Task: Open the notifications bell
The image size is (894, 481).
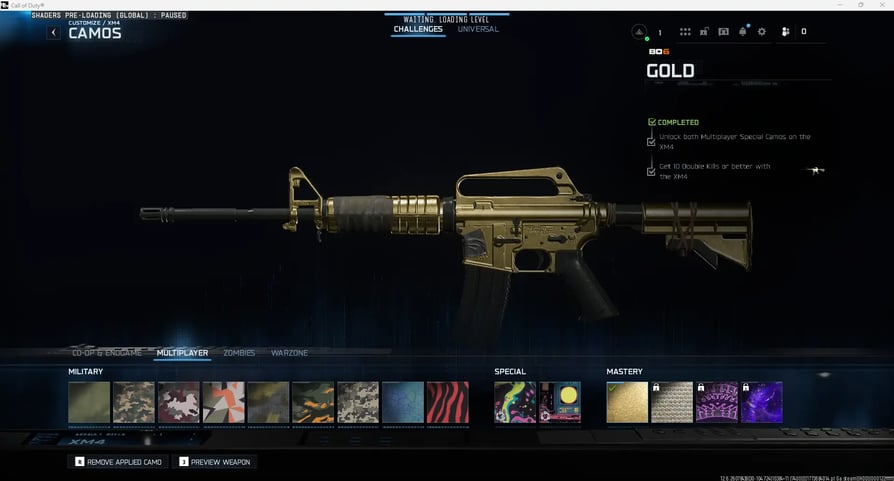Action: [x=743, y=32]
